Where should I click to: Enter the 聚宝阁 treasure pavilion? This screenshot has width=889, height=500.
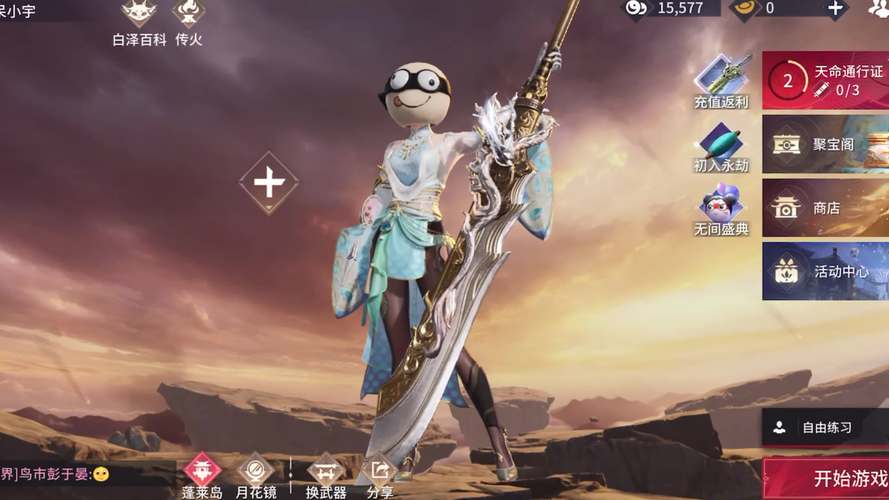click(x=825, y=144)
